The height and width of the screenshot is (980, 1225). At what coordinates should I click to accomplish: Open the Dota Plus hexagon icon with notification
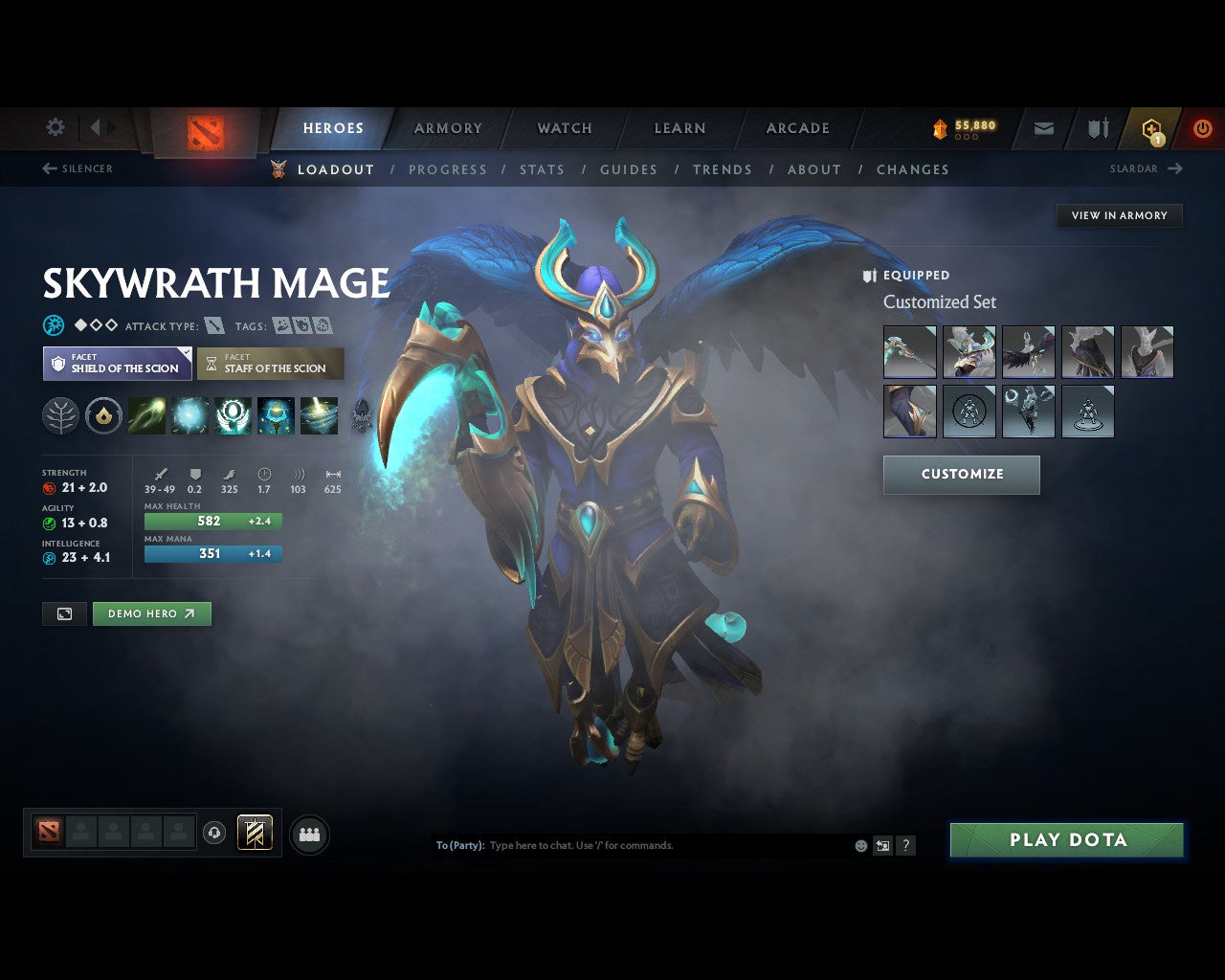[1149, 127]
